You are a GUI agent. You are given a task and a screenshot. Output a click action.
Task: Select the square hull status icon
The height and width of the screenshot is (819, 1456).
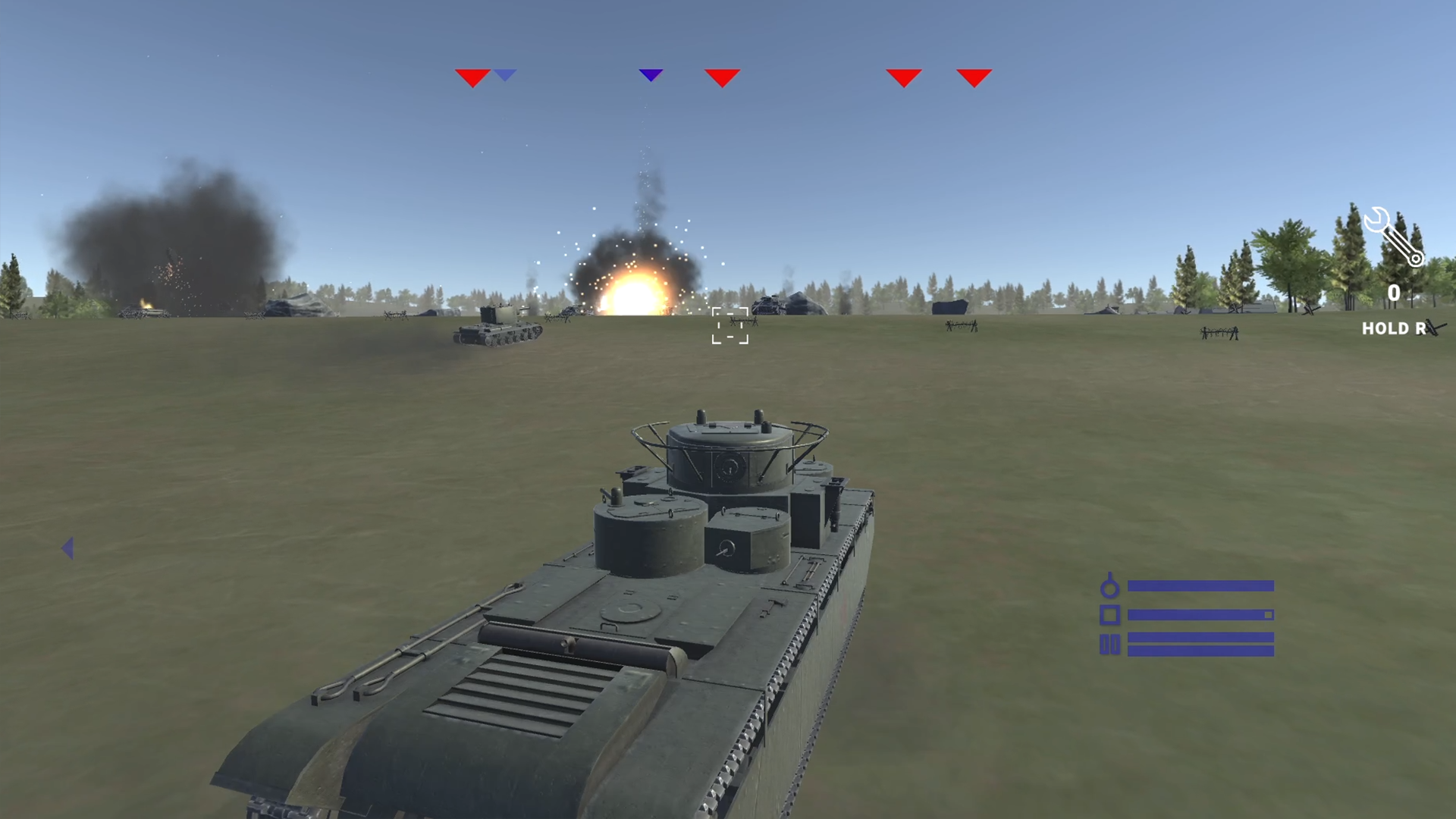[x=1109, y=614]
